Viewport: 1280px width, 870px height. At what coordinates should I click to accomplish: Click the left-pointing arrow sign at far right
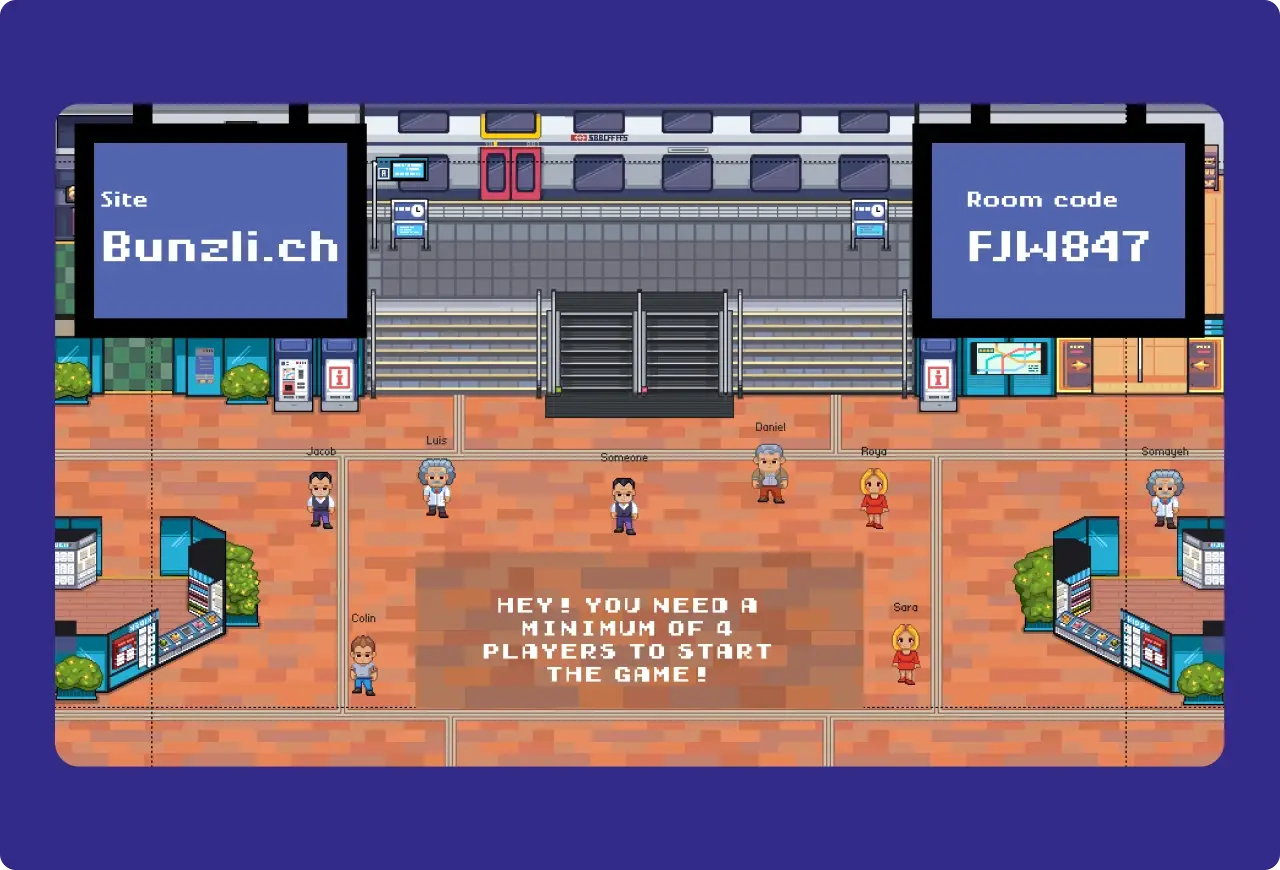(1201, 364)
